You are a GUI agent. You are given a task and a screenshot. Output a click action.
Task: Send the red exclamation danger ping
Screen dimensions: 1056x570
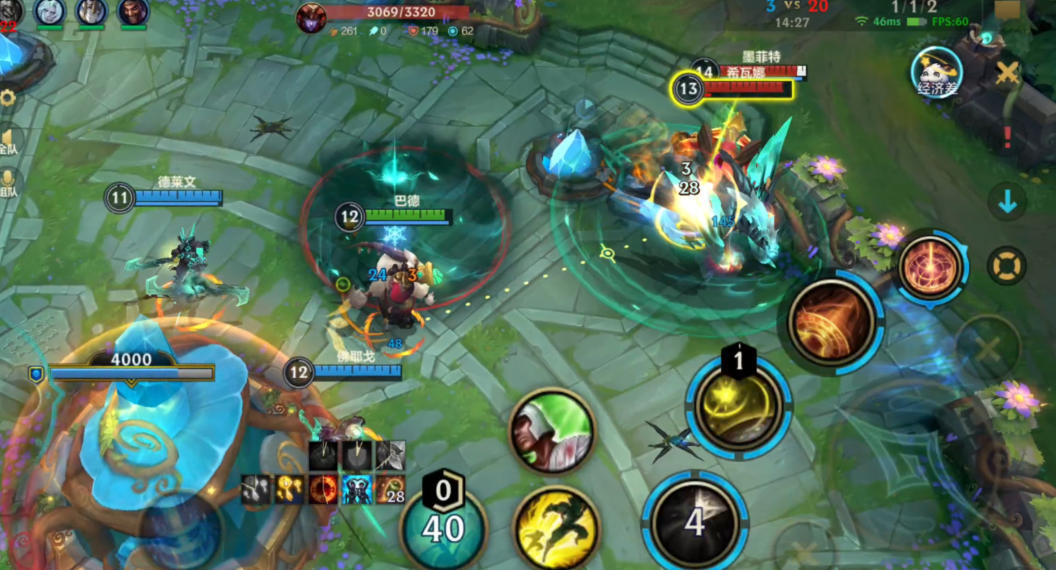point(1007,137)
